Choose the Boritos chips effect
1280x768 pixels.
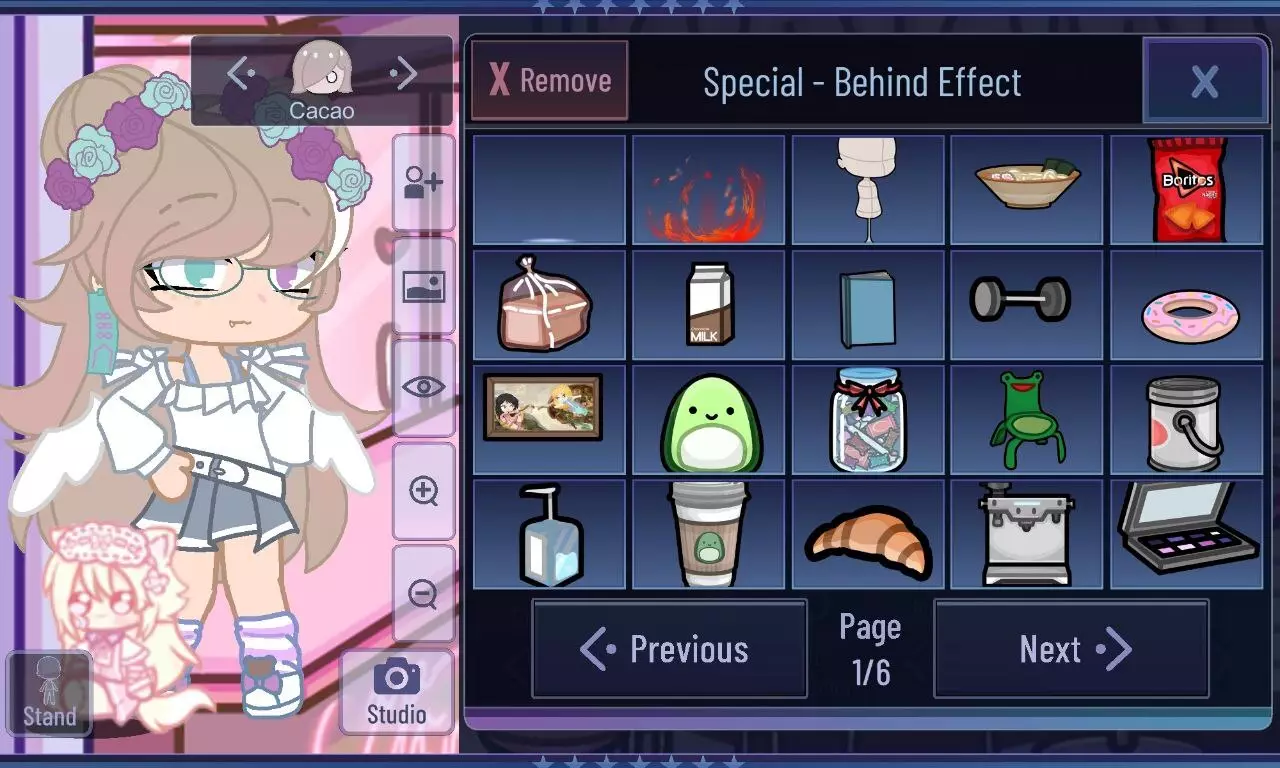tap(1186, 190)
